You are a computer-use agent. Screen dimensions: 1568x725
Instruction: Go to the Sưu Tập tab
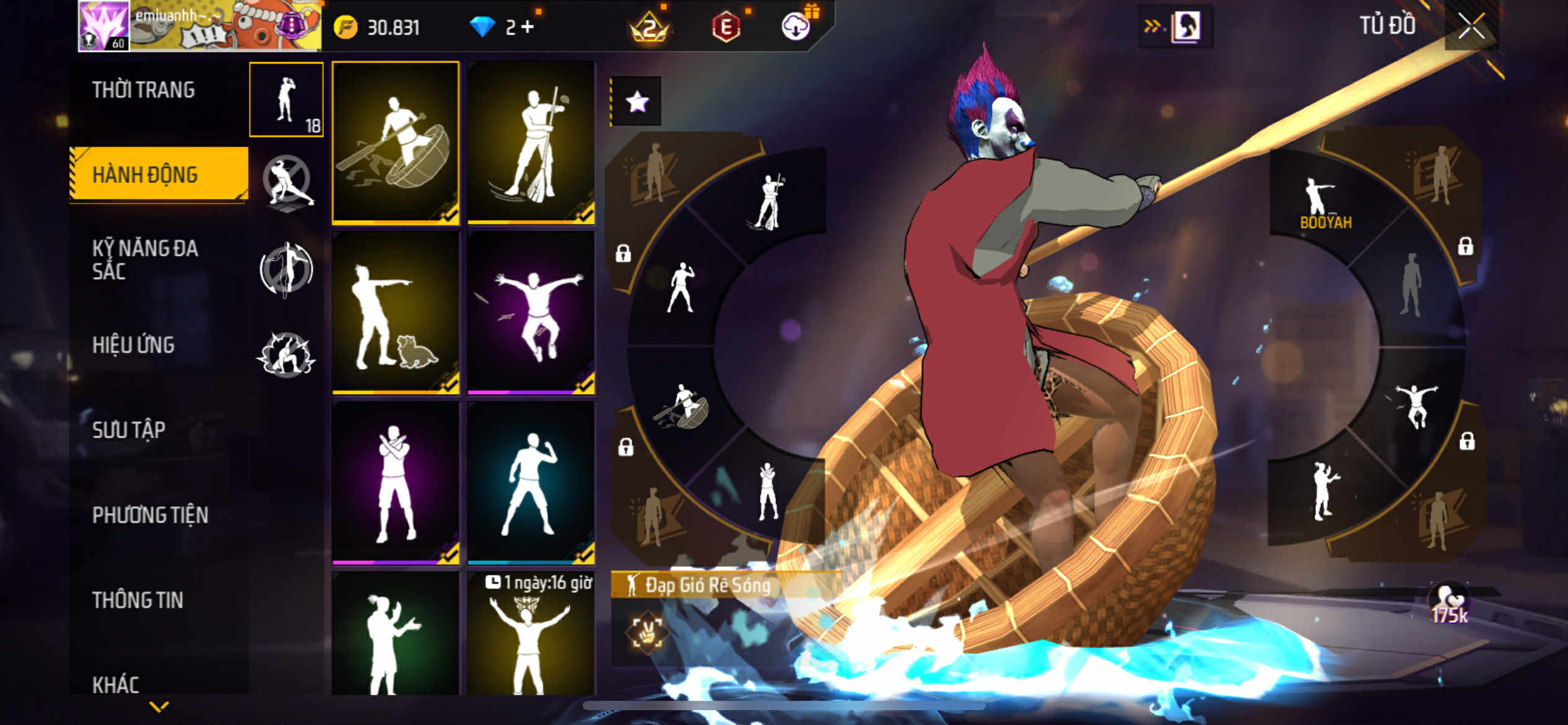[x=129, y=430]
